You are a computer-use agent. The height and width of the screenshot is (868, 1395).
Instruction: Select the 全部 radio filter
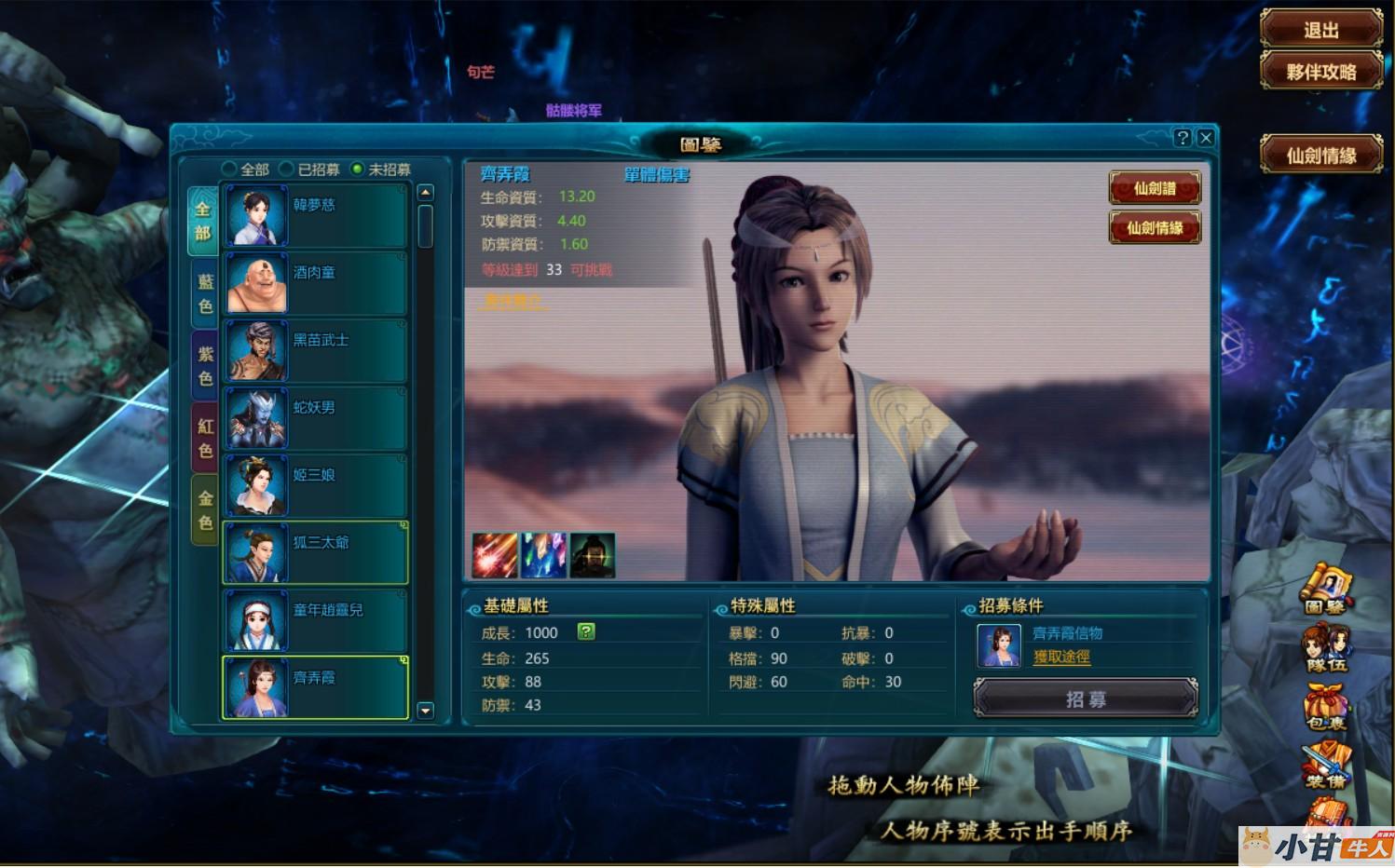coord(229,170)
